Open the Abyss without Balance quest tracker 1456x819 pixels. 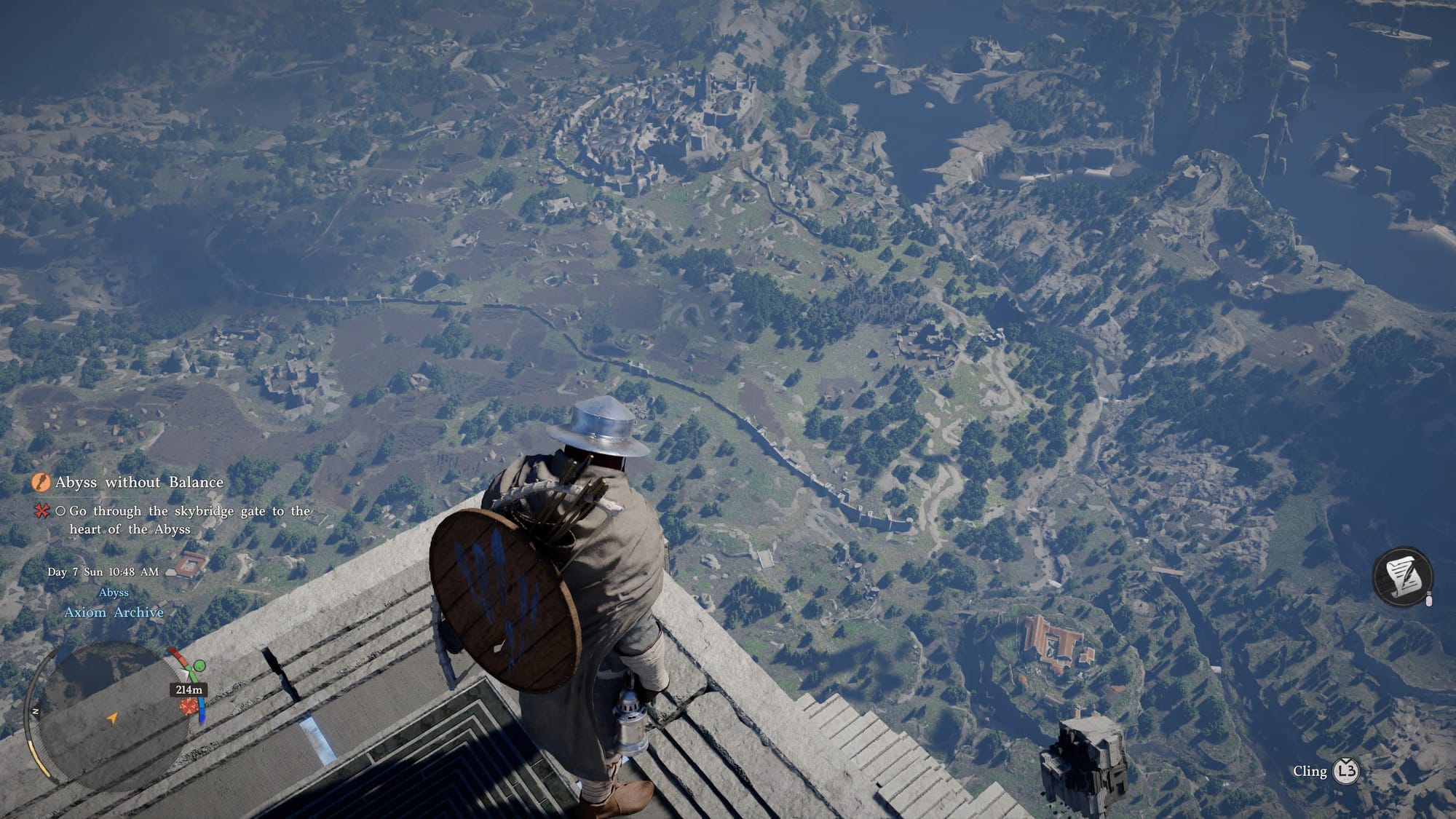pos(139,482)
